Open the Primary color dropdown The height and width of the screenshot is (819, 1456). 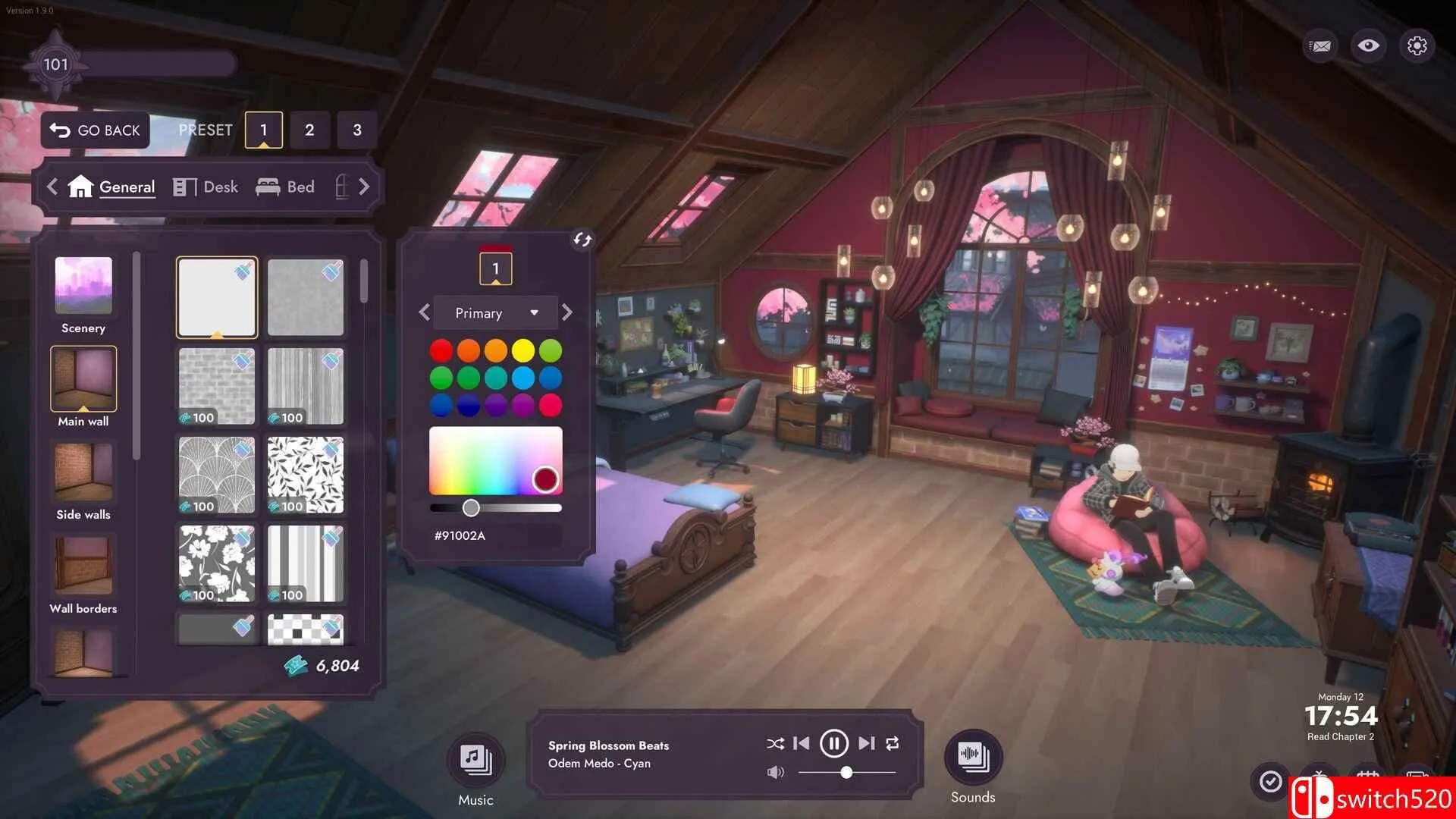pos(496,313)
